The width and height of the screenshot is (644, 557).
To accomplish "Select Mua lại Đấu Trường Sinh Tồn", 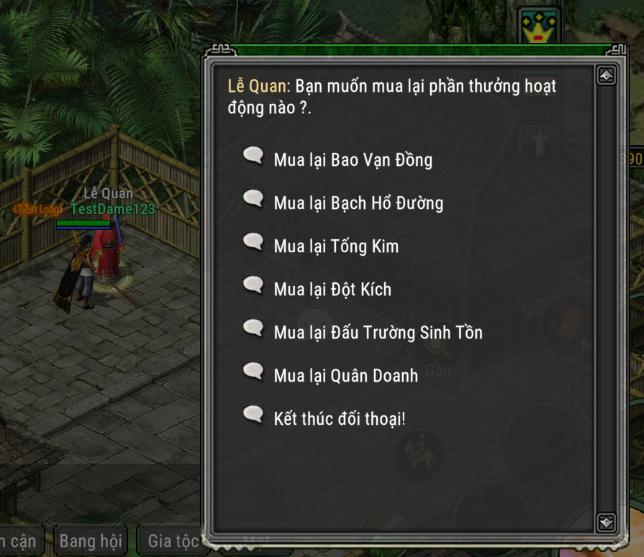I will 377,332.
